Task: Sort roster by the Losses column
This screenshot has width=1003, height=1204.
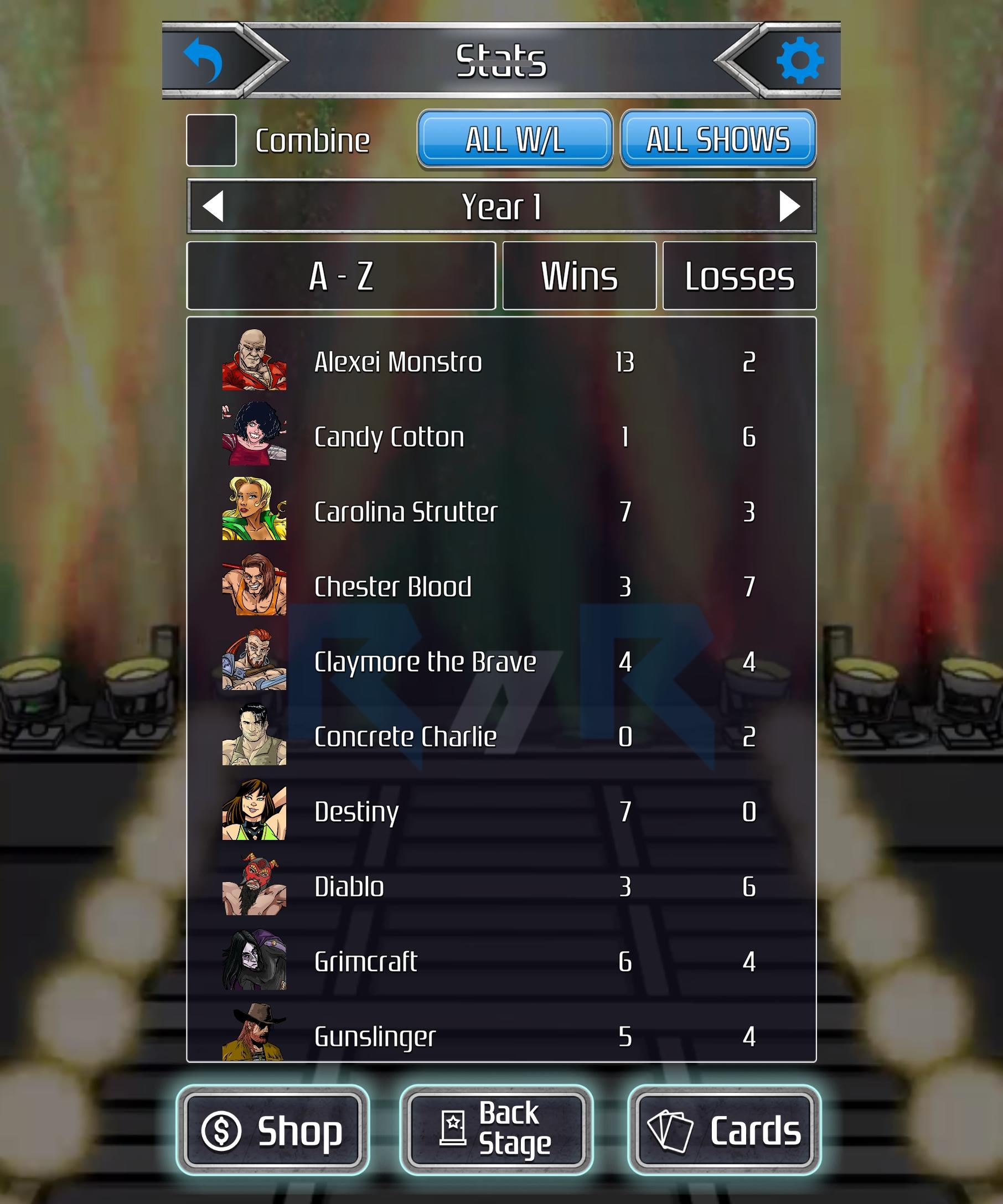Action: coord(740,276)
